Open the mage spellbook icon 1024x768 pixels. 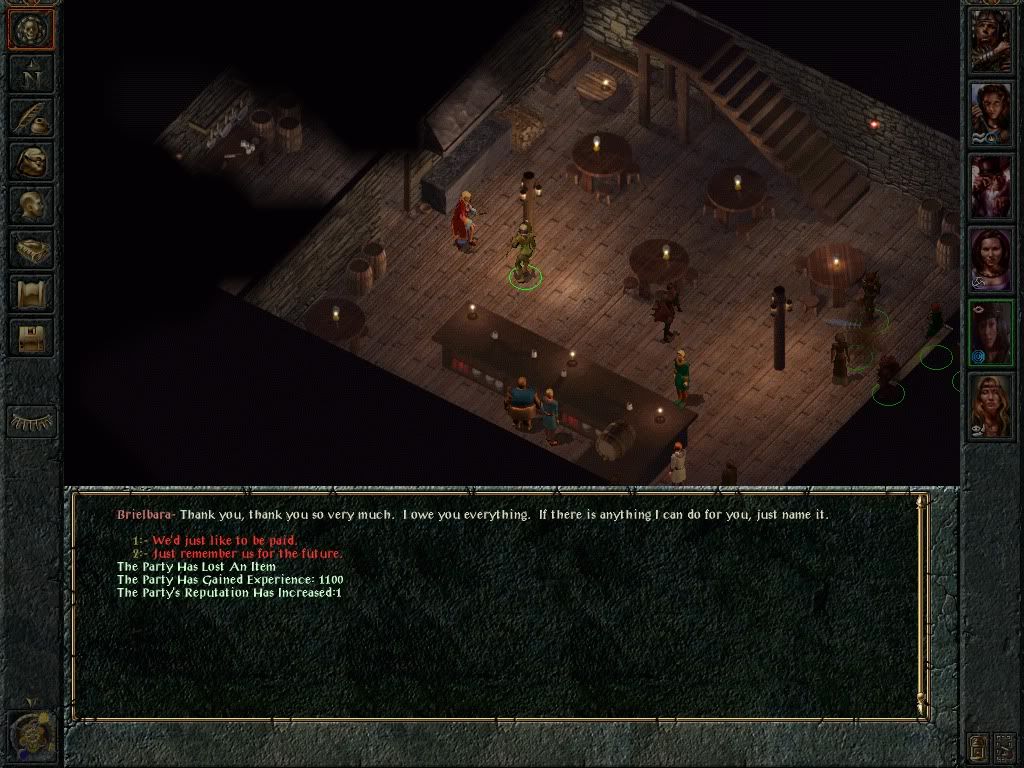tap(31, 249)
